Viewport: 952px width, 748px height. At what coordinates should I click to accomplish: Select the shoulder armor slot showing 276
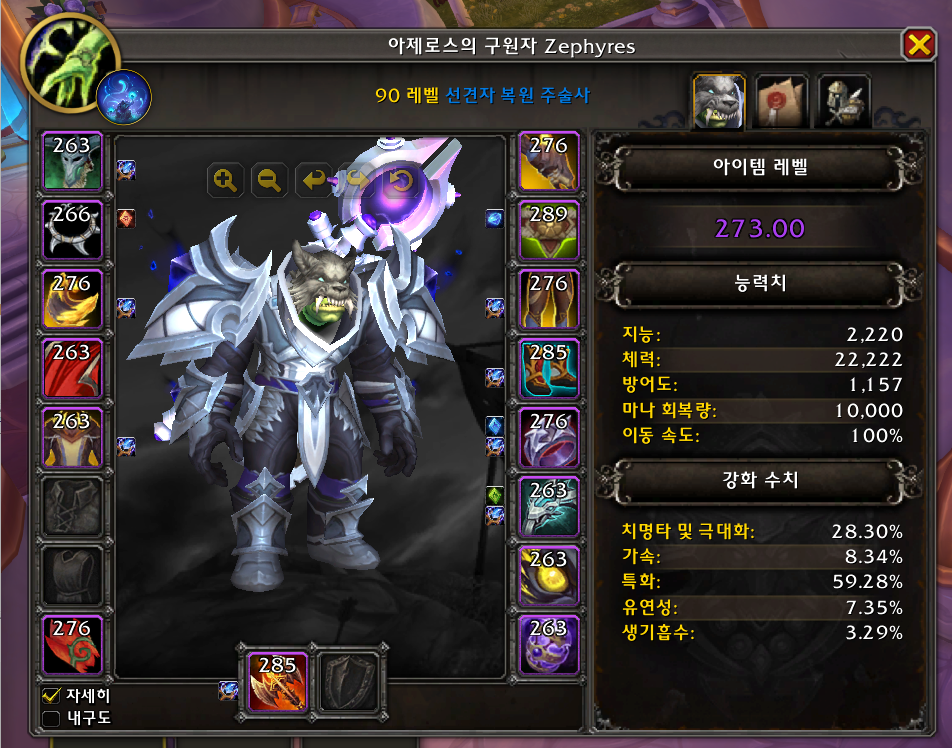click(x=72, y=300)
